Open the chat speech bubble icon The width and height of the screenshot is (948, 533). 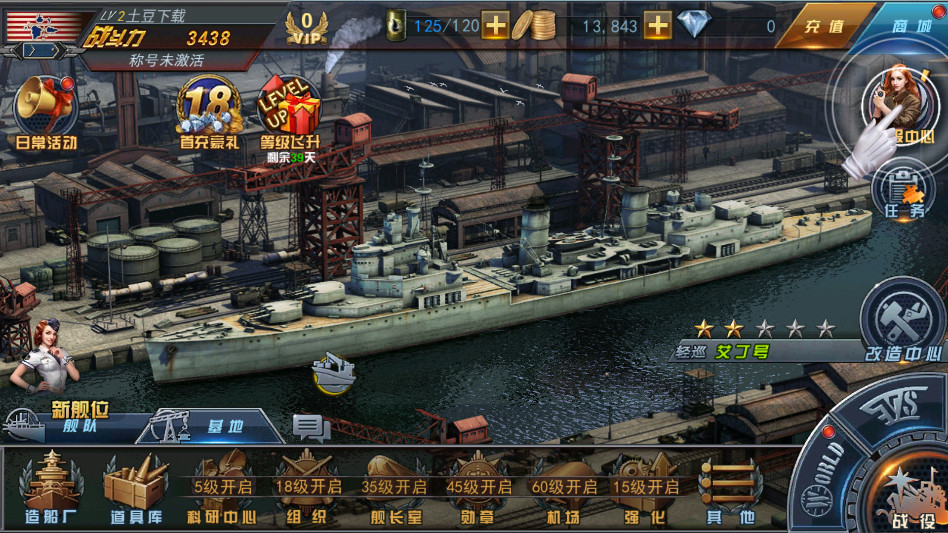(x=310, y=428)
